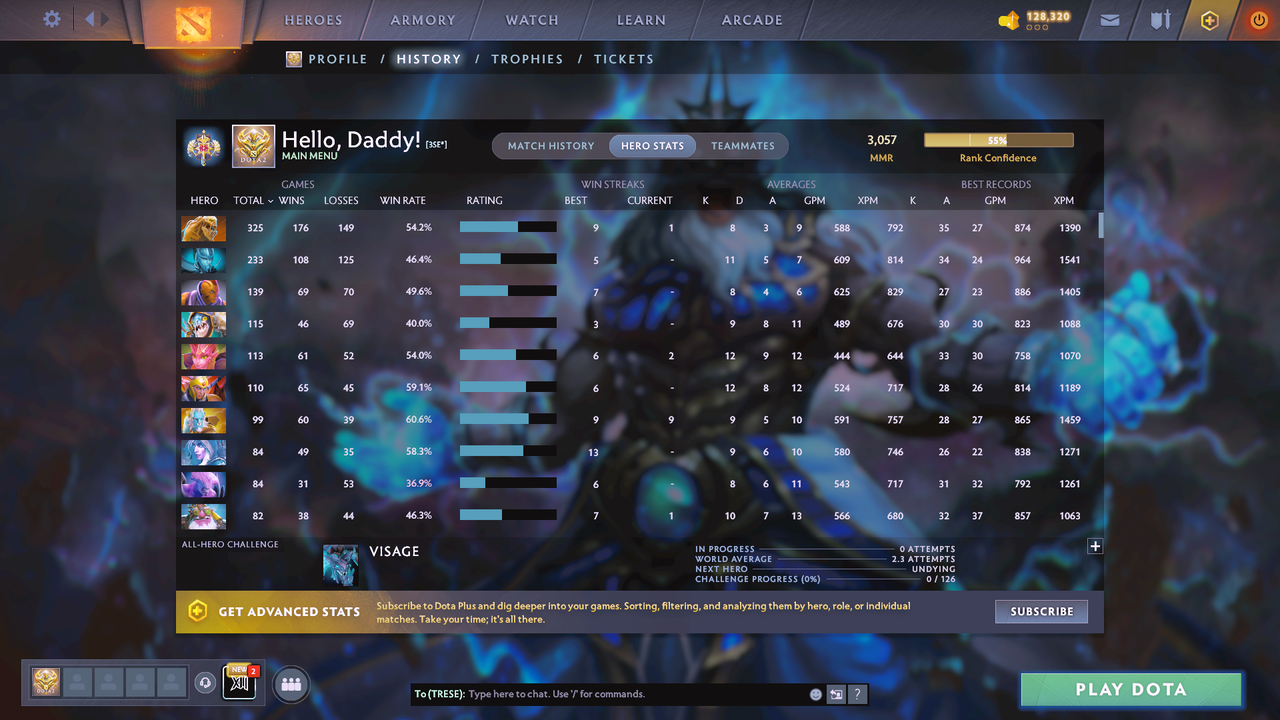Screen dimensions: 1280x720
Task: Open Dota Plus via the hexagon icon
Action: pos(1209,19)
